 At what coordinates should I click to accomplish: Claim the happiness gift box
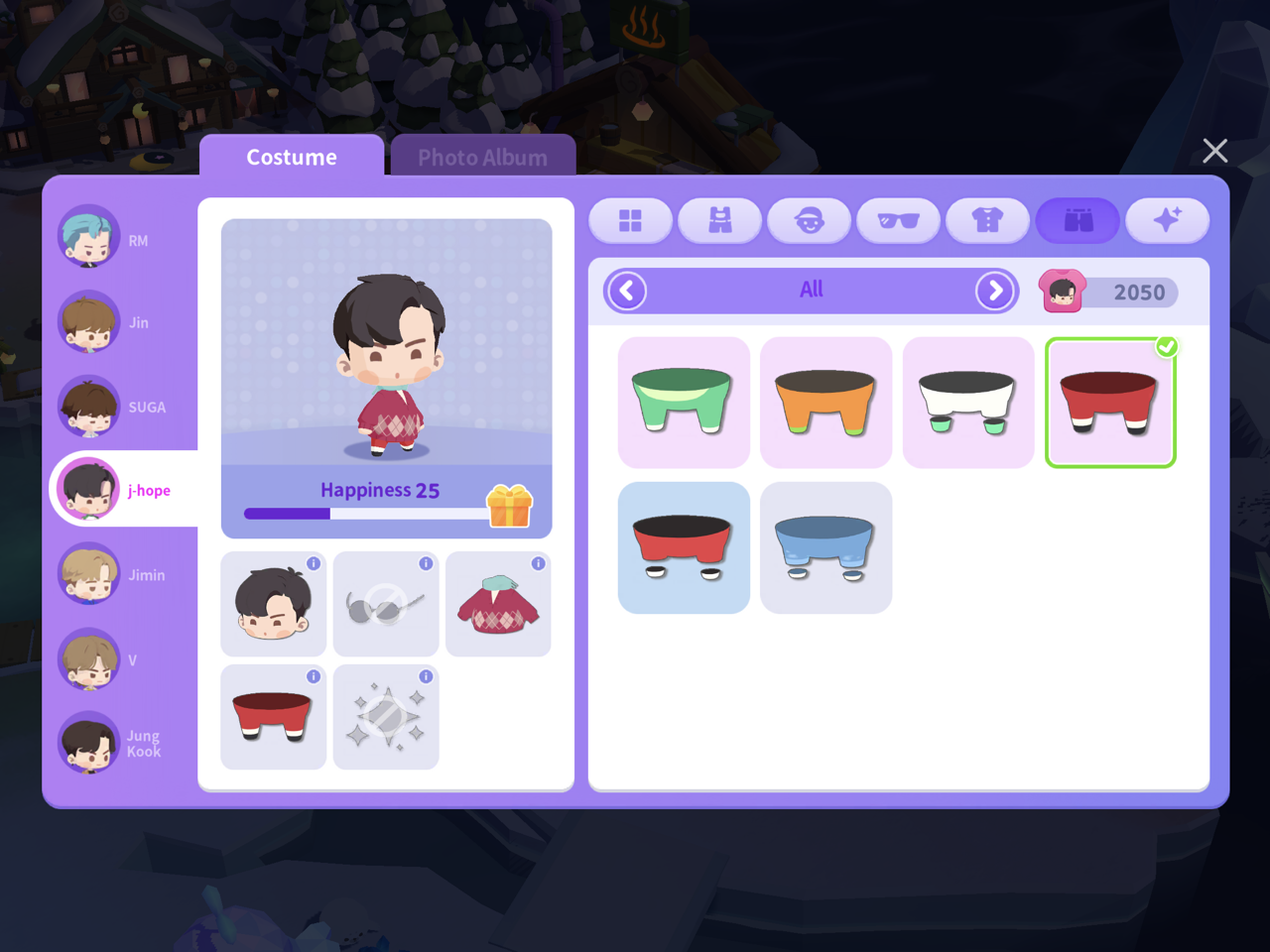pyautogui.click(x=510, y=506)
